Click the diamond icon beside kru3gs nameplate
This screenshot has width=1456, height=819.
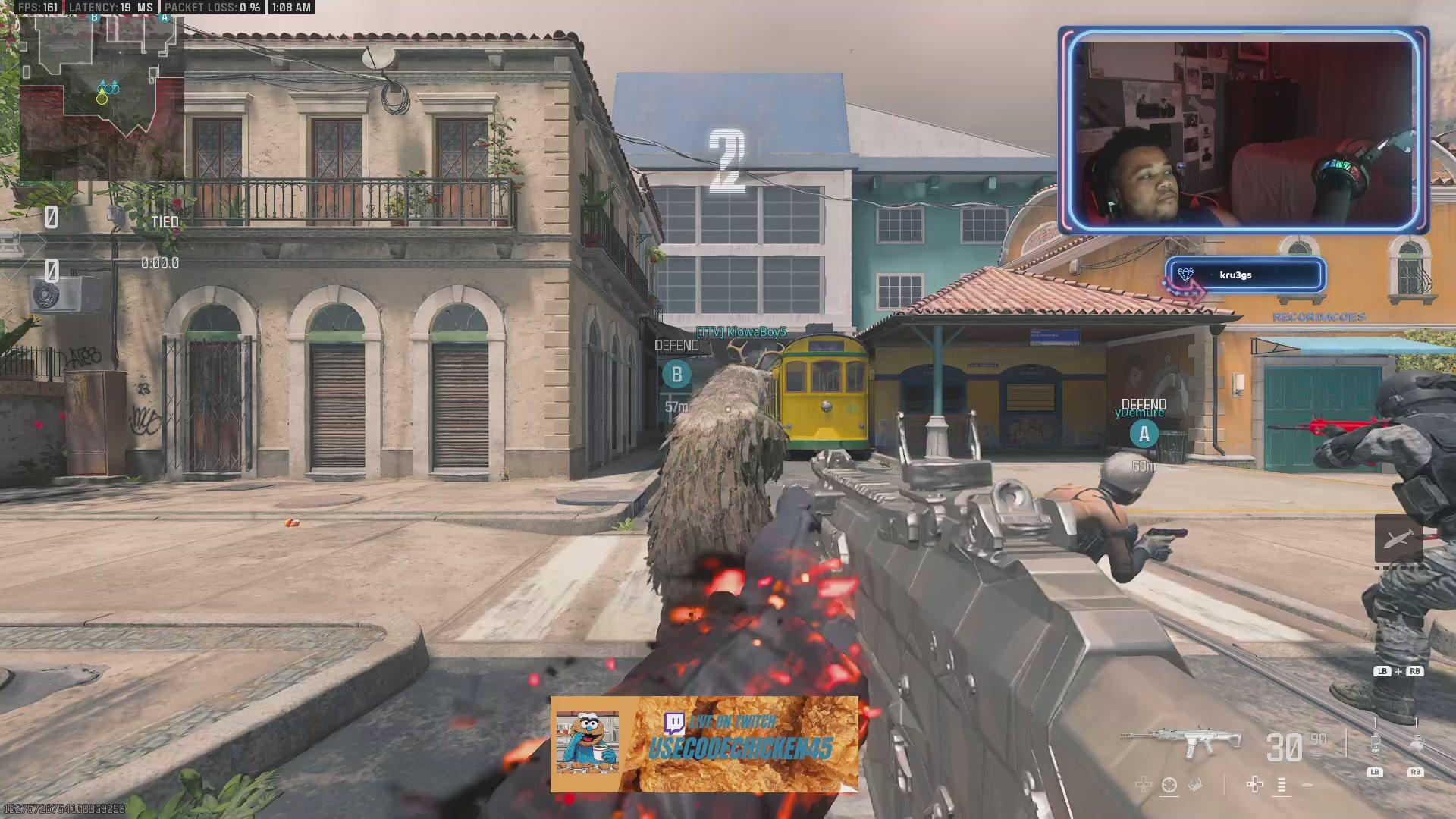(1184, 275)
